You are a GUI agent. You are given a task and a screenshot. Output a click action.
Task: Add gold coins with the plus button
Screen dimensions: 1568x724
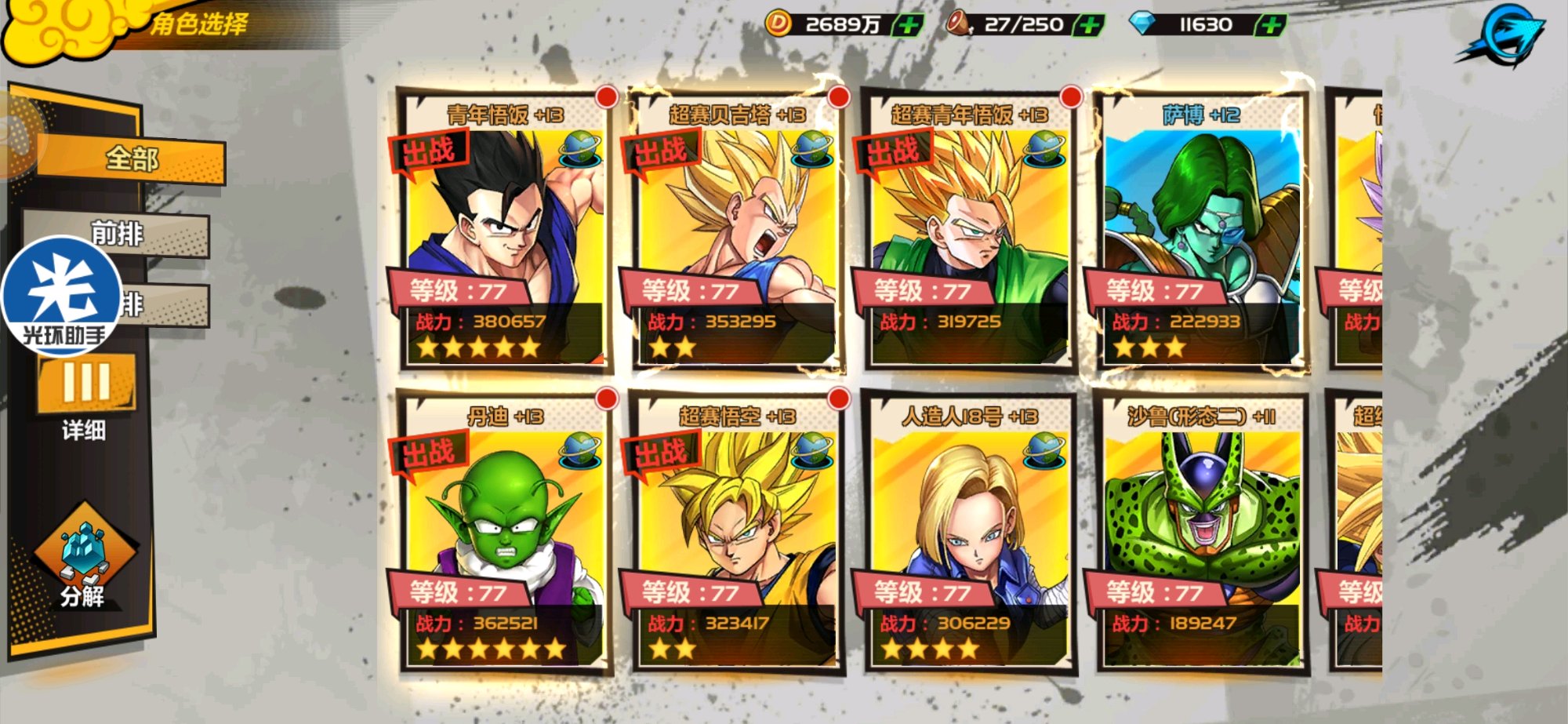pos(909,25)
